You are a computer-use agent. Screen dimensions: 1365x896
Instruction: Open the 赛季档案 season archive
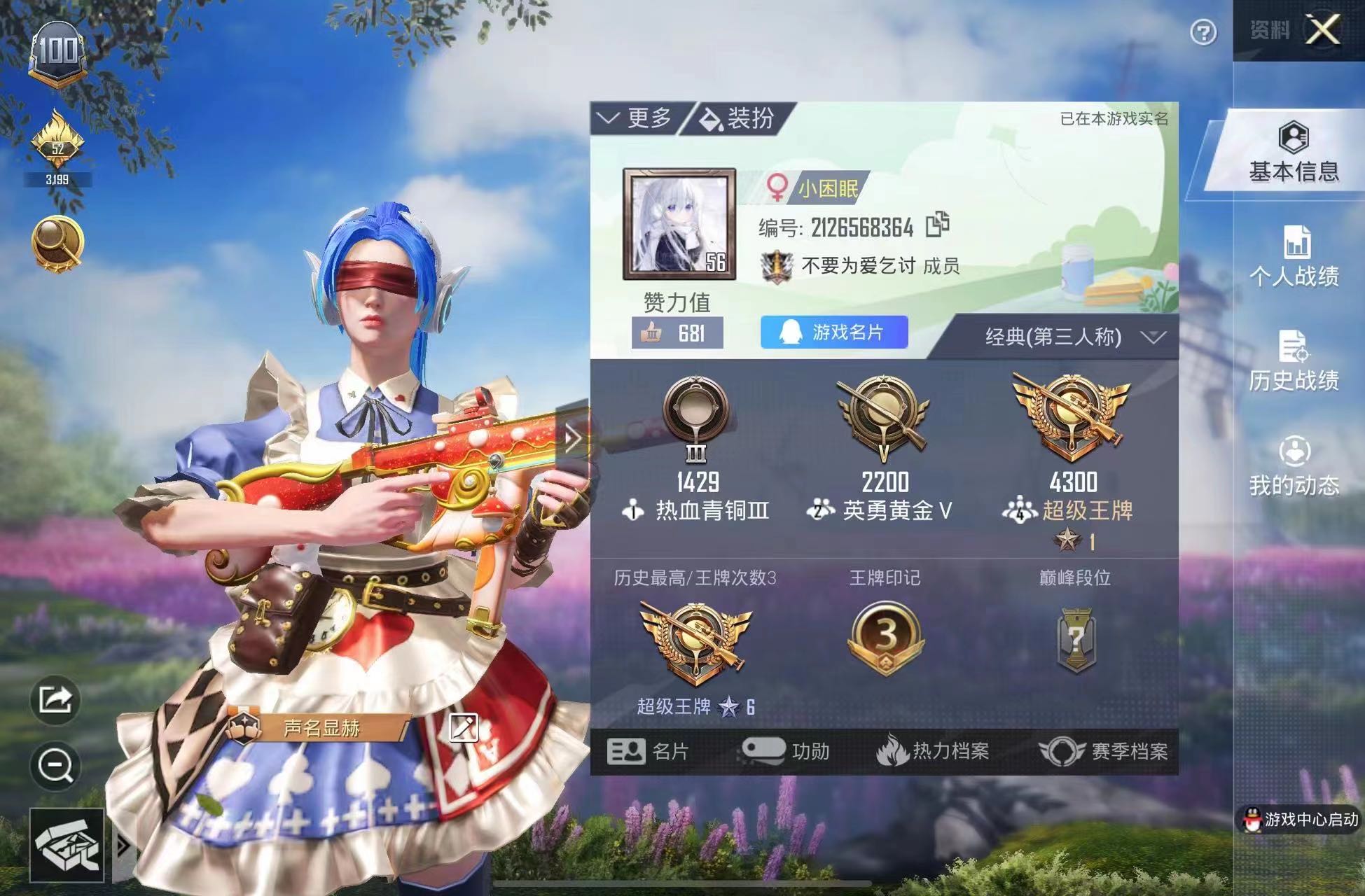1103,751
